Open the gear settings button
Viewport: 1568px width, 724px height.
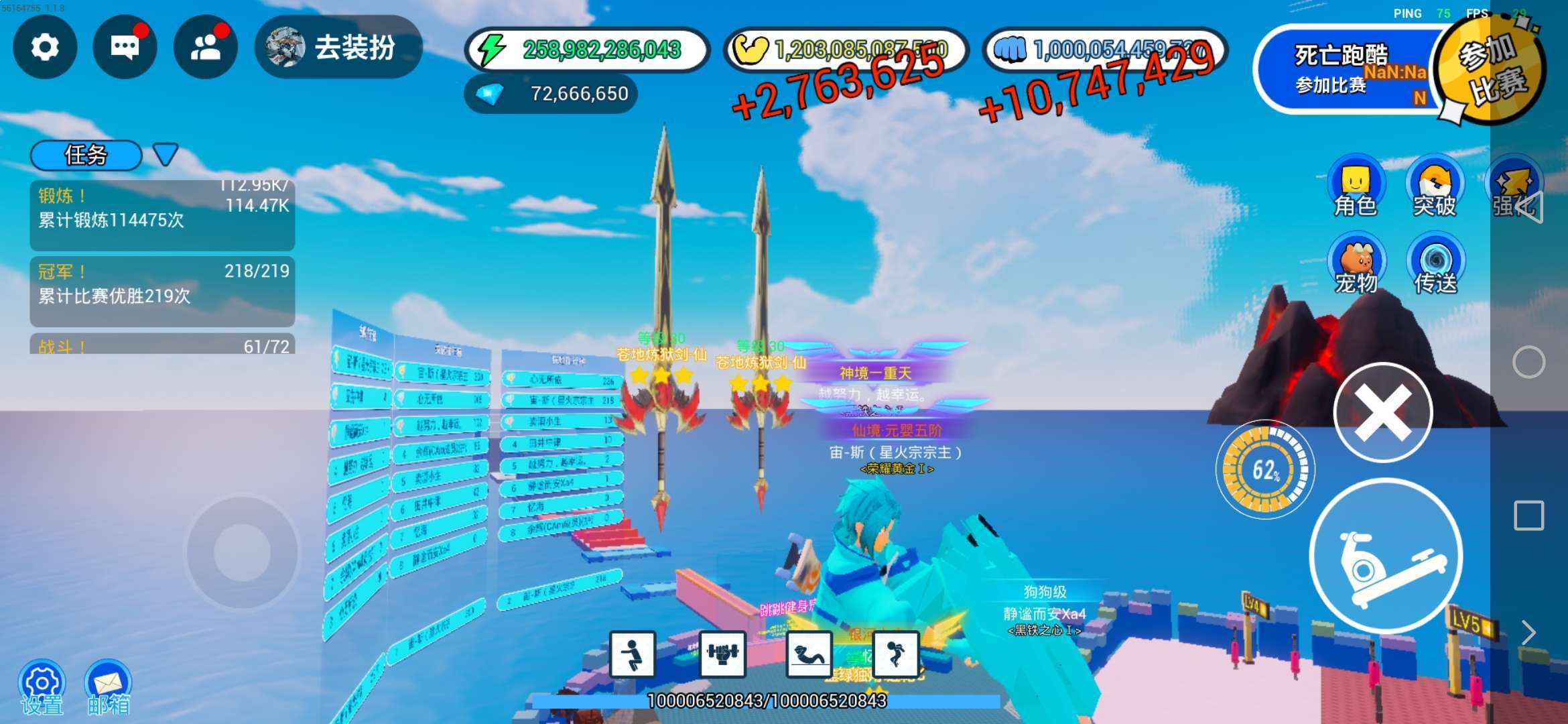point(45,48)
